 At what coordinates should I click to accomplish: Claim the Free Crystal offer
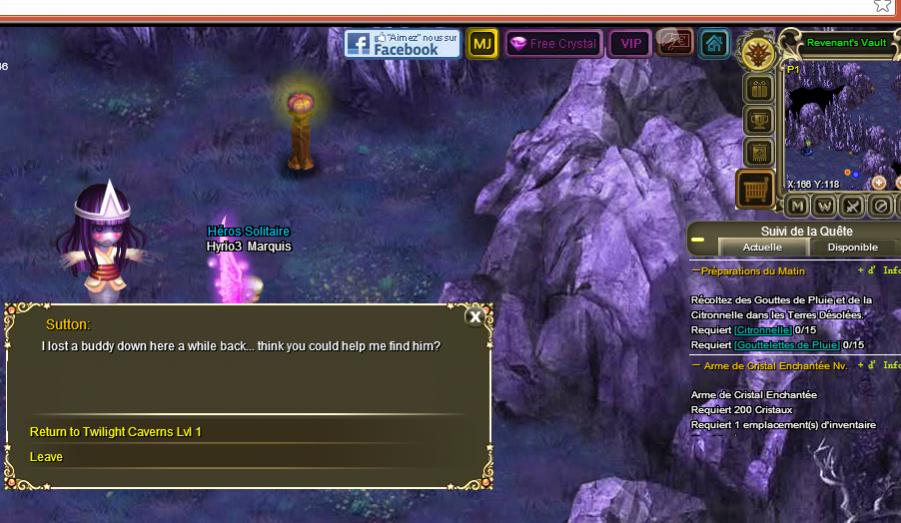coord(553,44)
